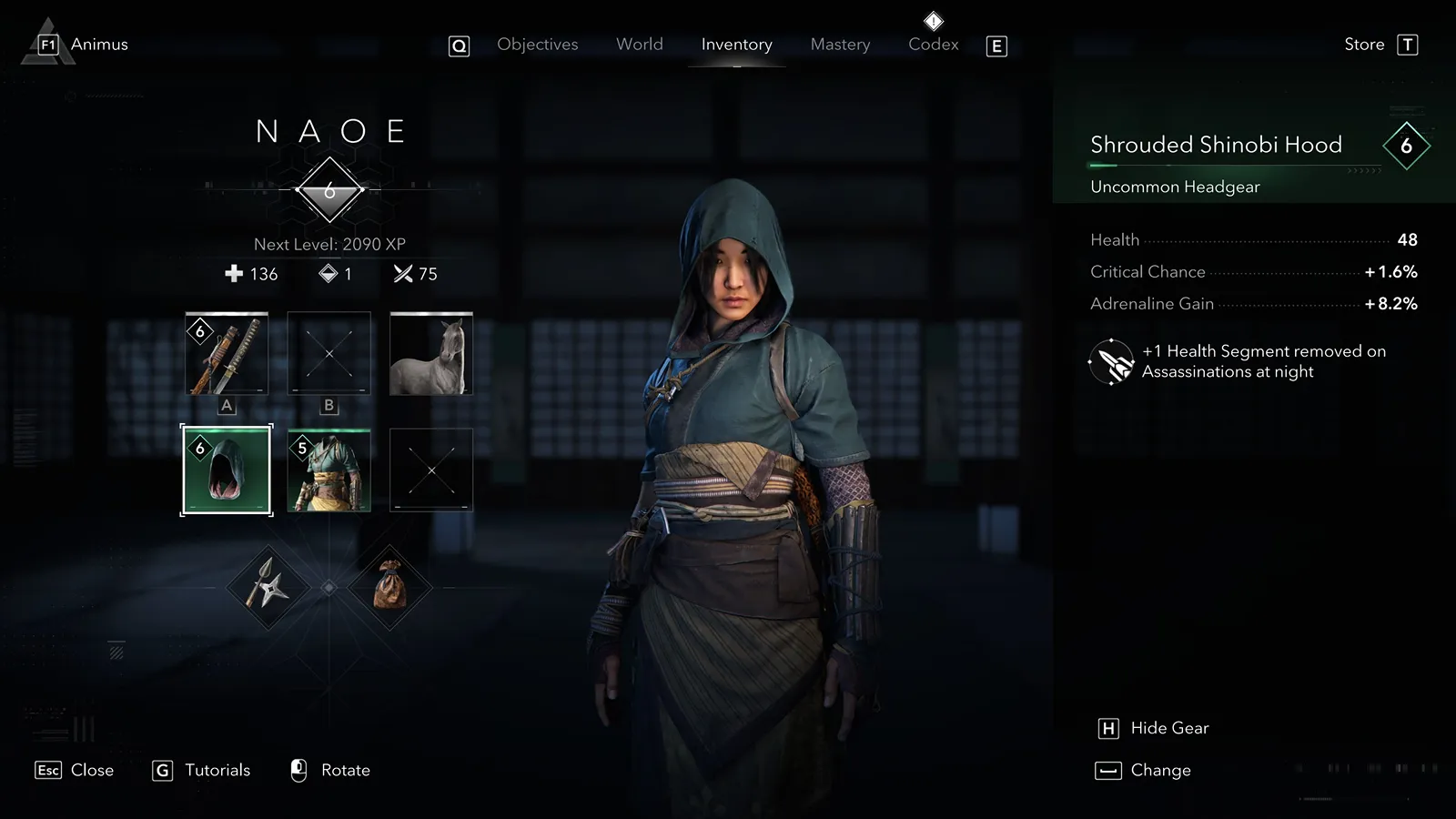Select the level 5 body armor slot

(x=329, y=470)
